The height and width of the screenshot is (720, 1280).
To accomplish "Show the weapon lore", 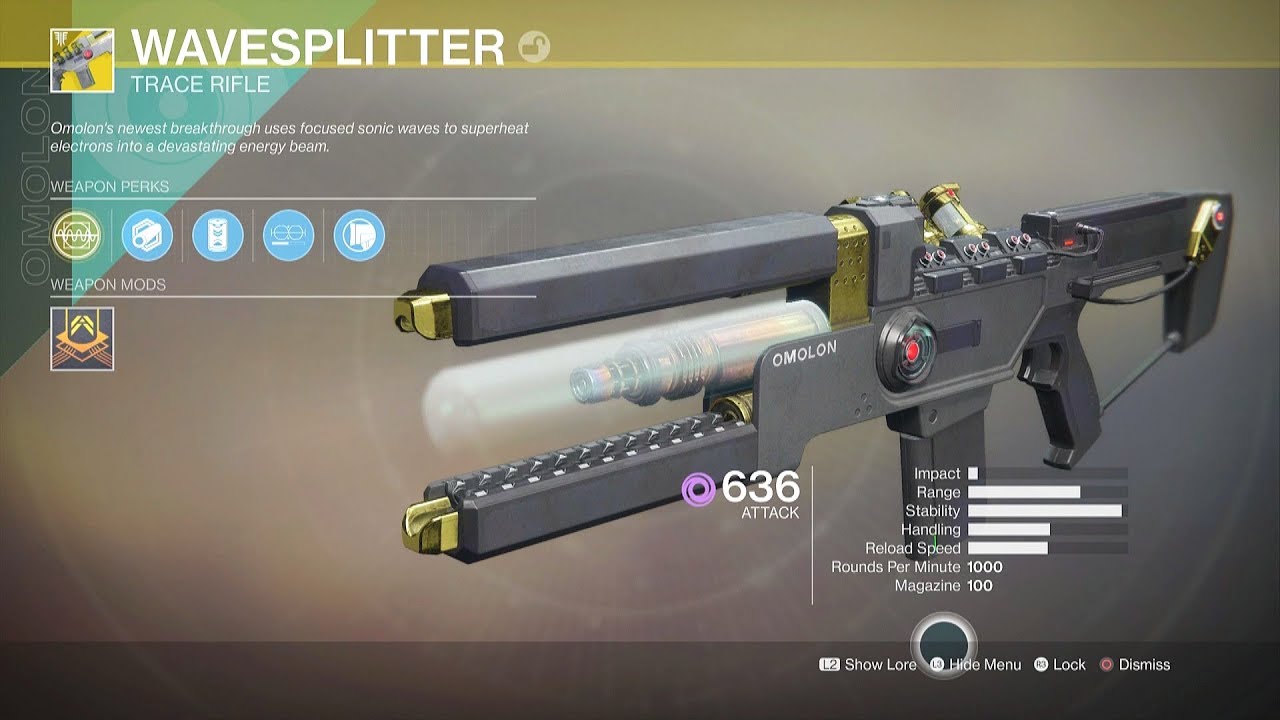I will (x=868, y=664).
